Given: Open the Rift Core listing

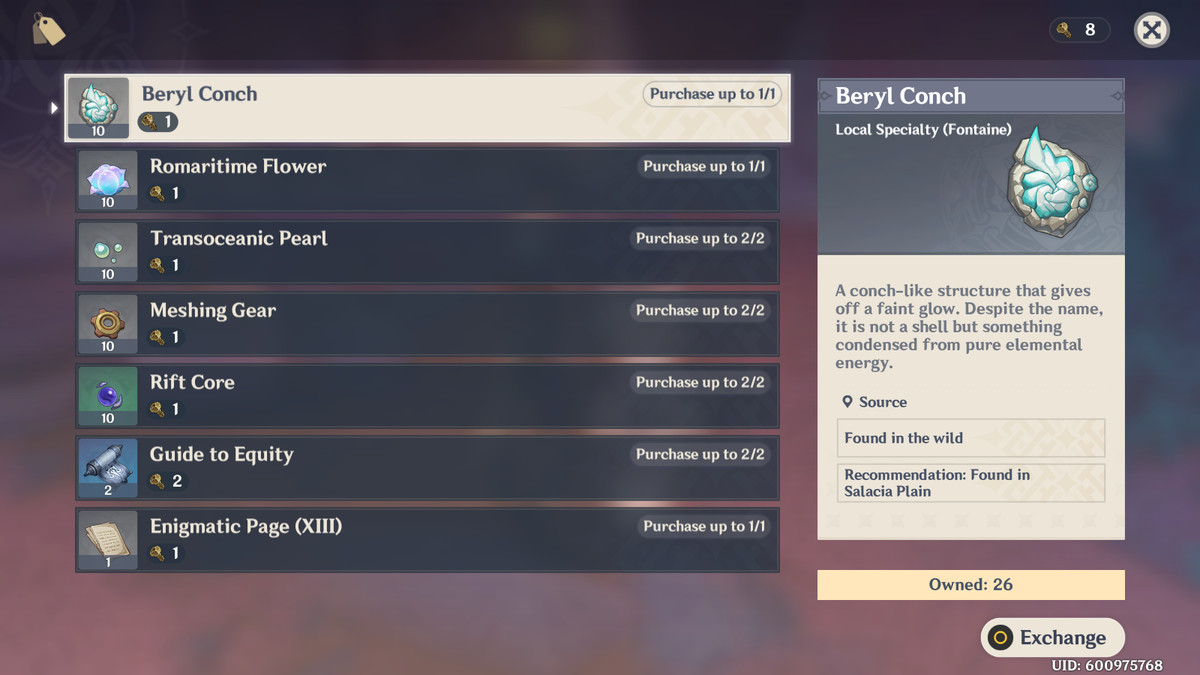Looking at the screenshot, I should pyautogui.click(x=427, y=396).
